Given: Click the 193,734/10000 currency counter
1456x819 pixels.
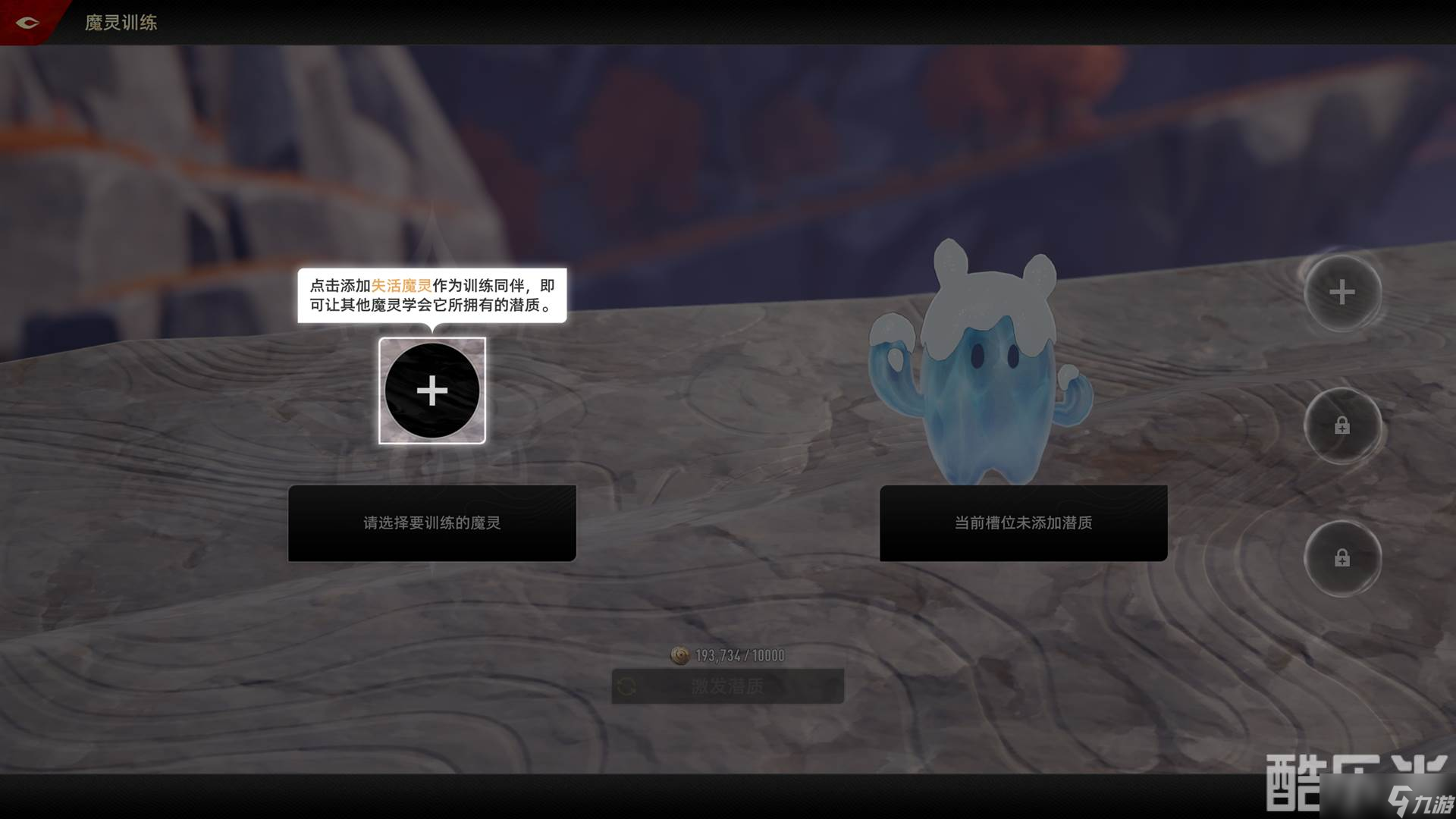Looking at the screenshot, I should coord(737,655).
